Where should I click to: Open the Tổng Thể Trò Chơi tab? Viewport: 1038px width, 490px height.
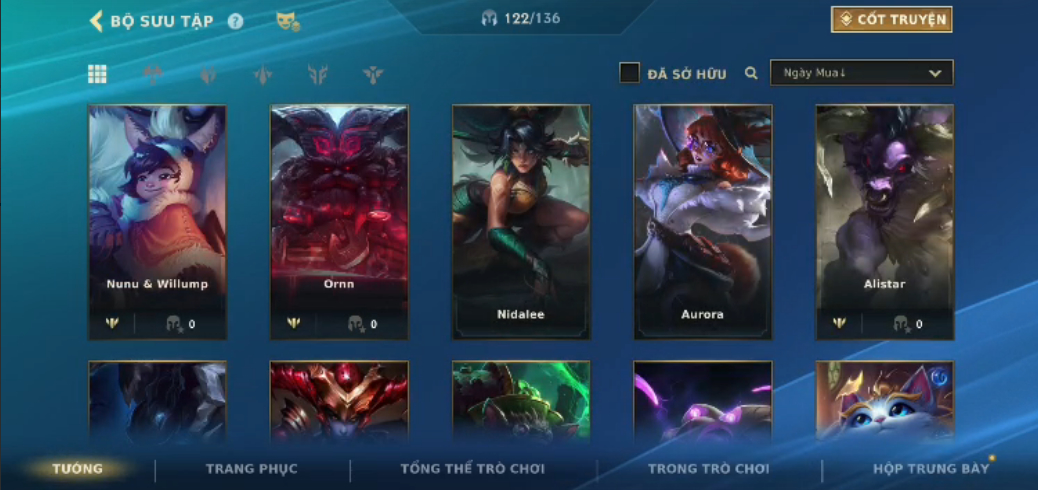[473, 468]
